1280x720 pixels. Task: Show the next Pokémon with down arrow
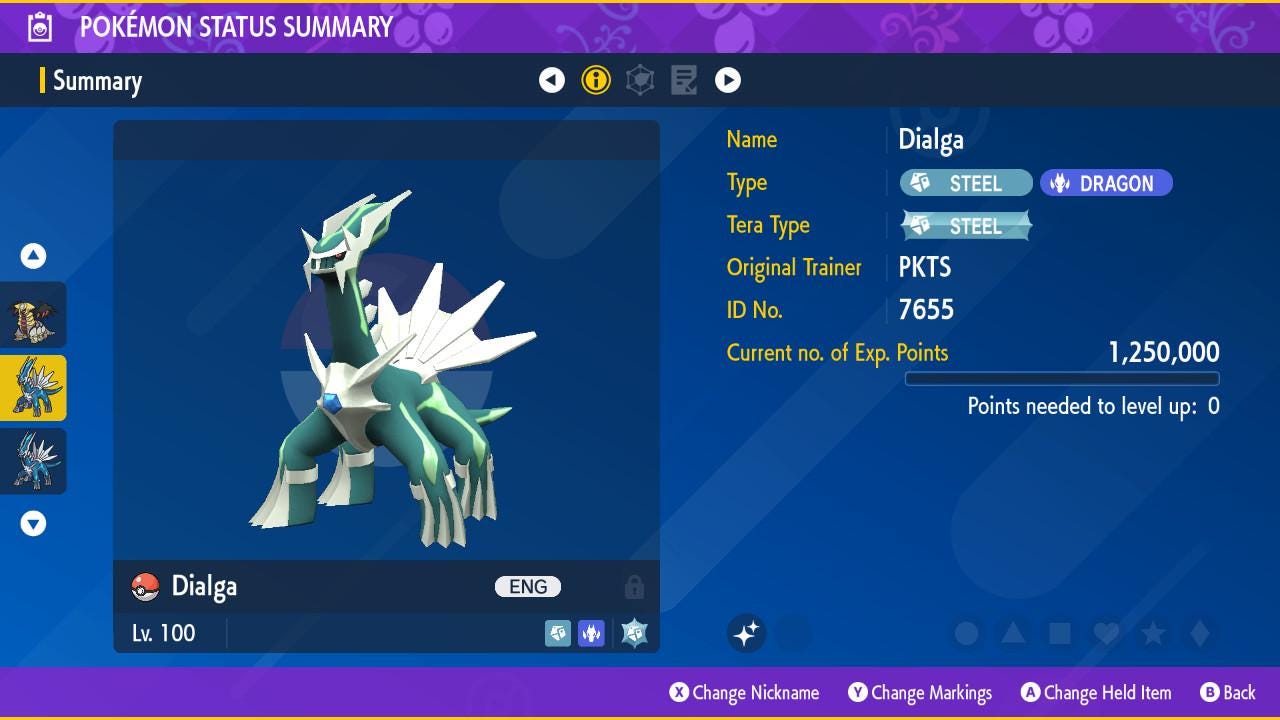[33, 523]
